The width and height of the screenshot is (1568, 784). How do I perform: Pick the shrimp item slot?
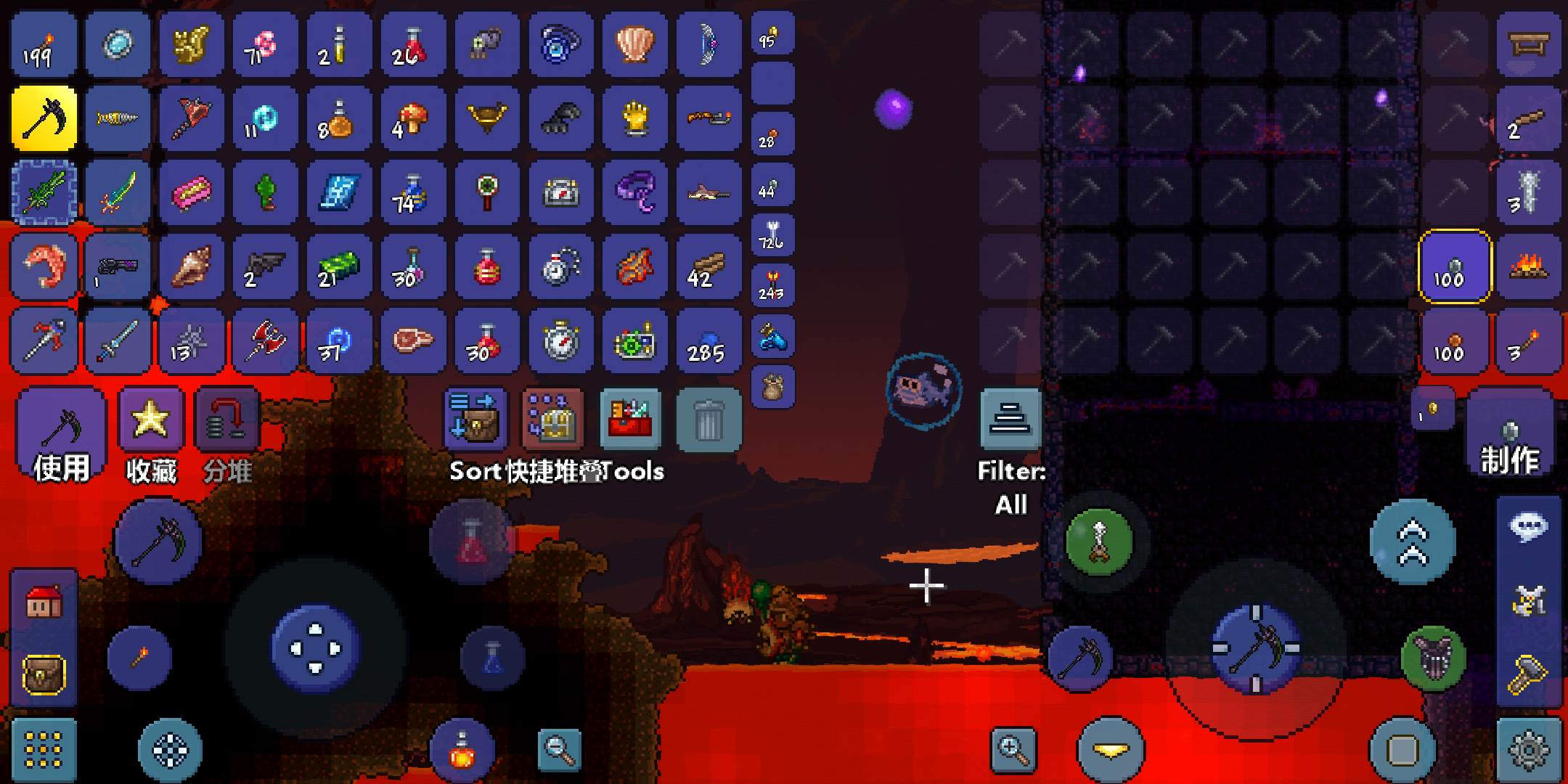pyautogui.click(x=44, y=266)
